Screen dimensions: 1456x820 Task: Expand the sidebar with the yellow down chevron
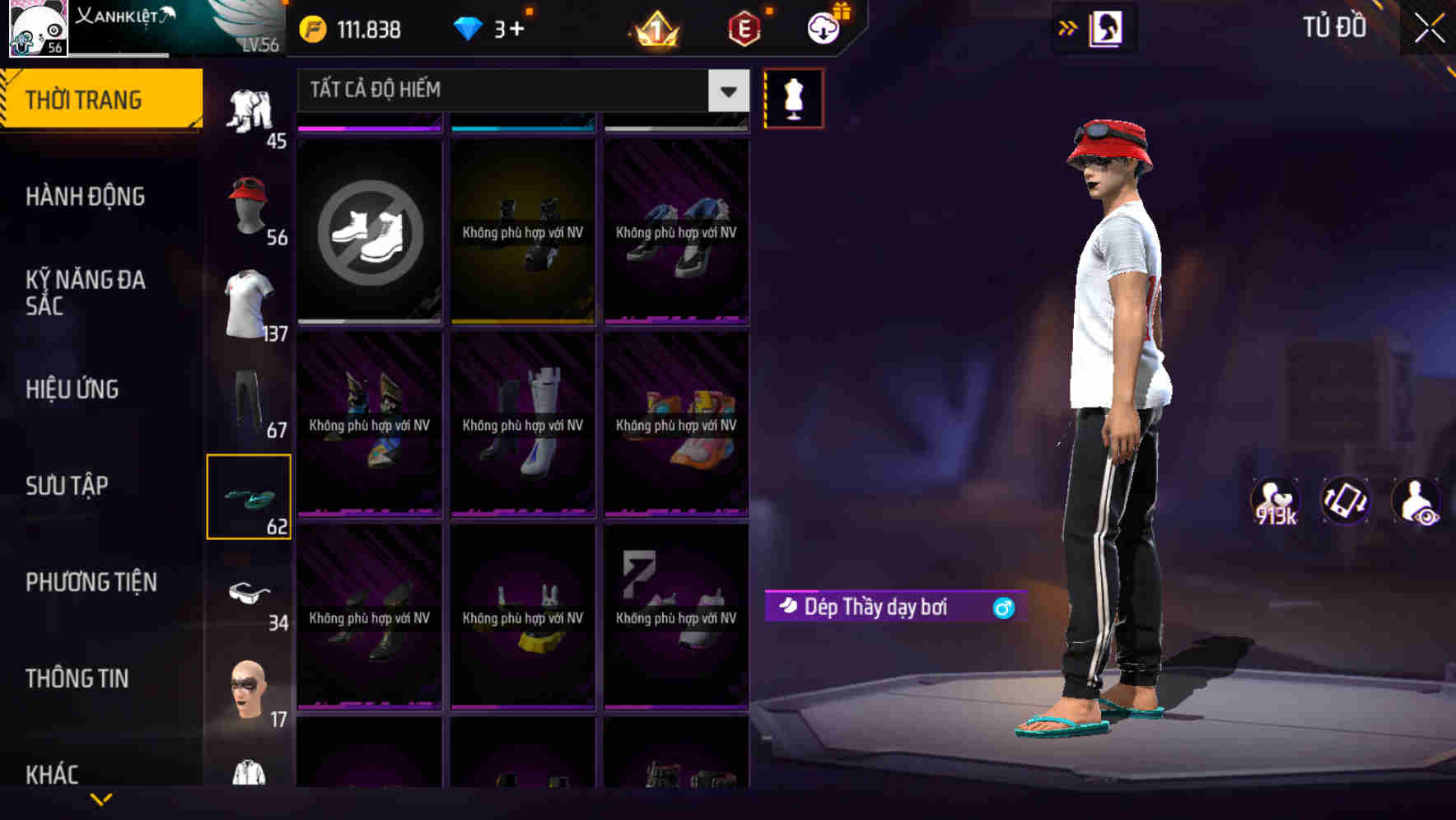(x=101, y=797)
